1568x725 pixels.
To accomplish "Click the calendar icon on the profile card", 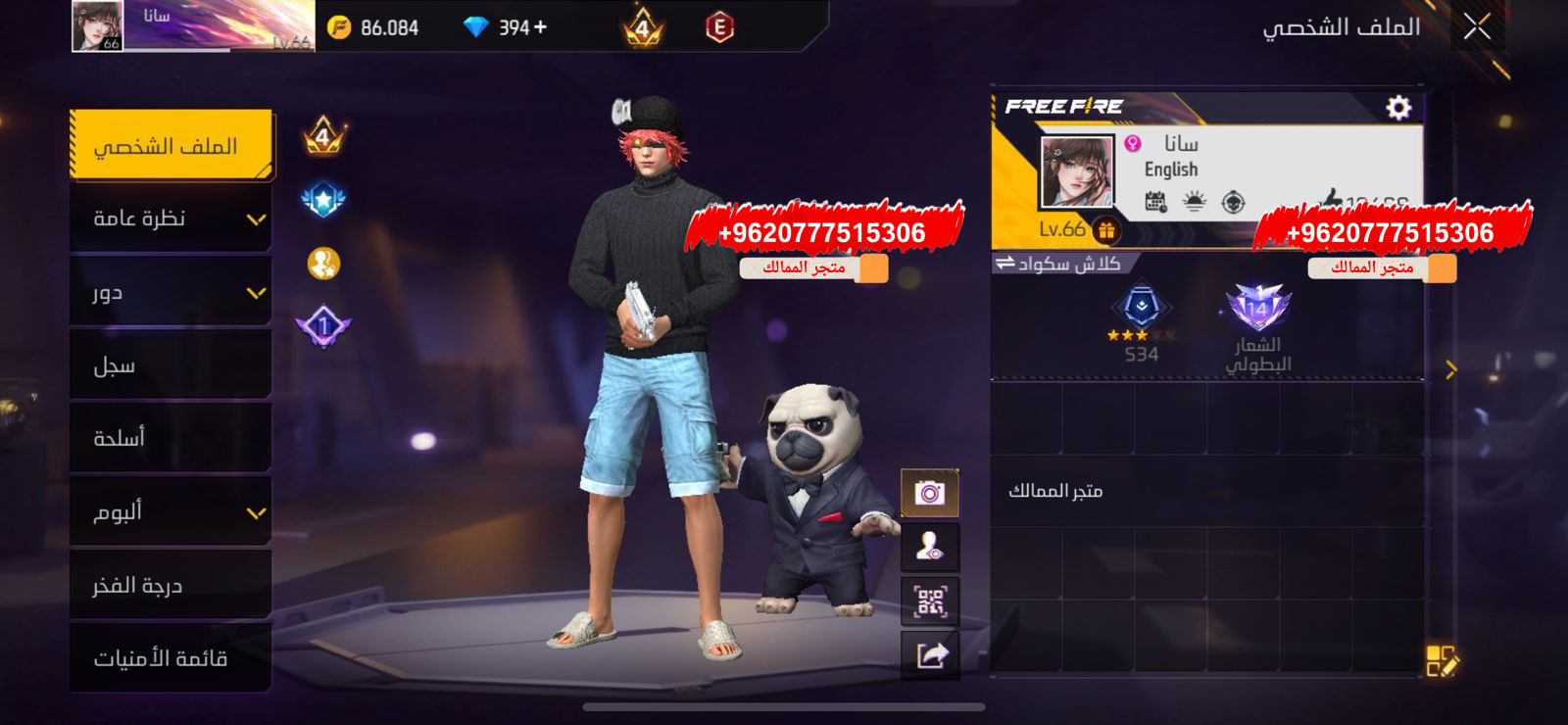I will click(1156, 202).
